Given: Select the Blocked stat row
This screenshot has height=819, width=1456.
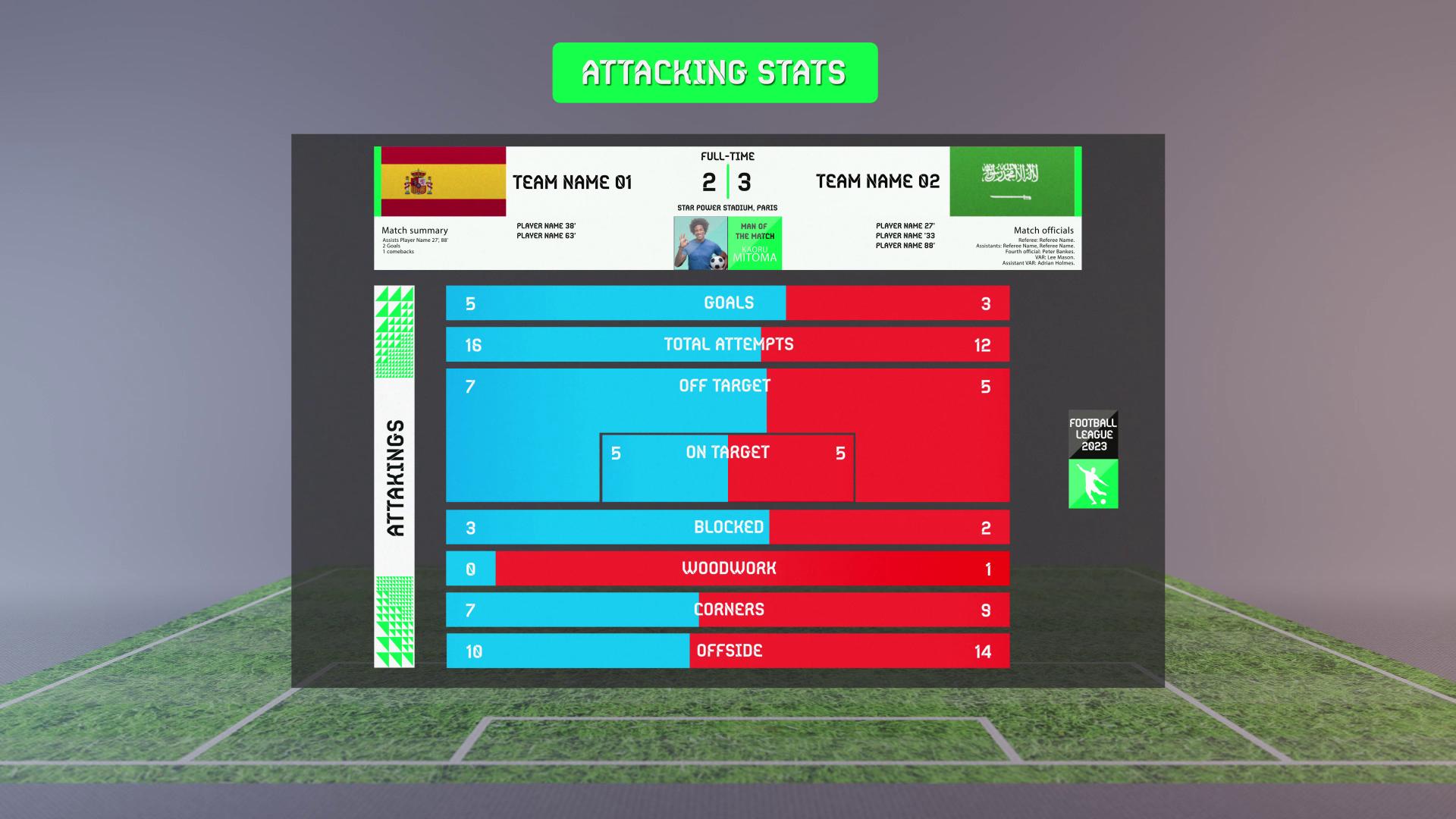Looking at the screenshot, I should tap(727, 527).
